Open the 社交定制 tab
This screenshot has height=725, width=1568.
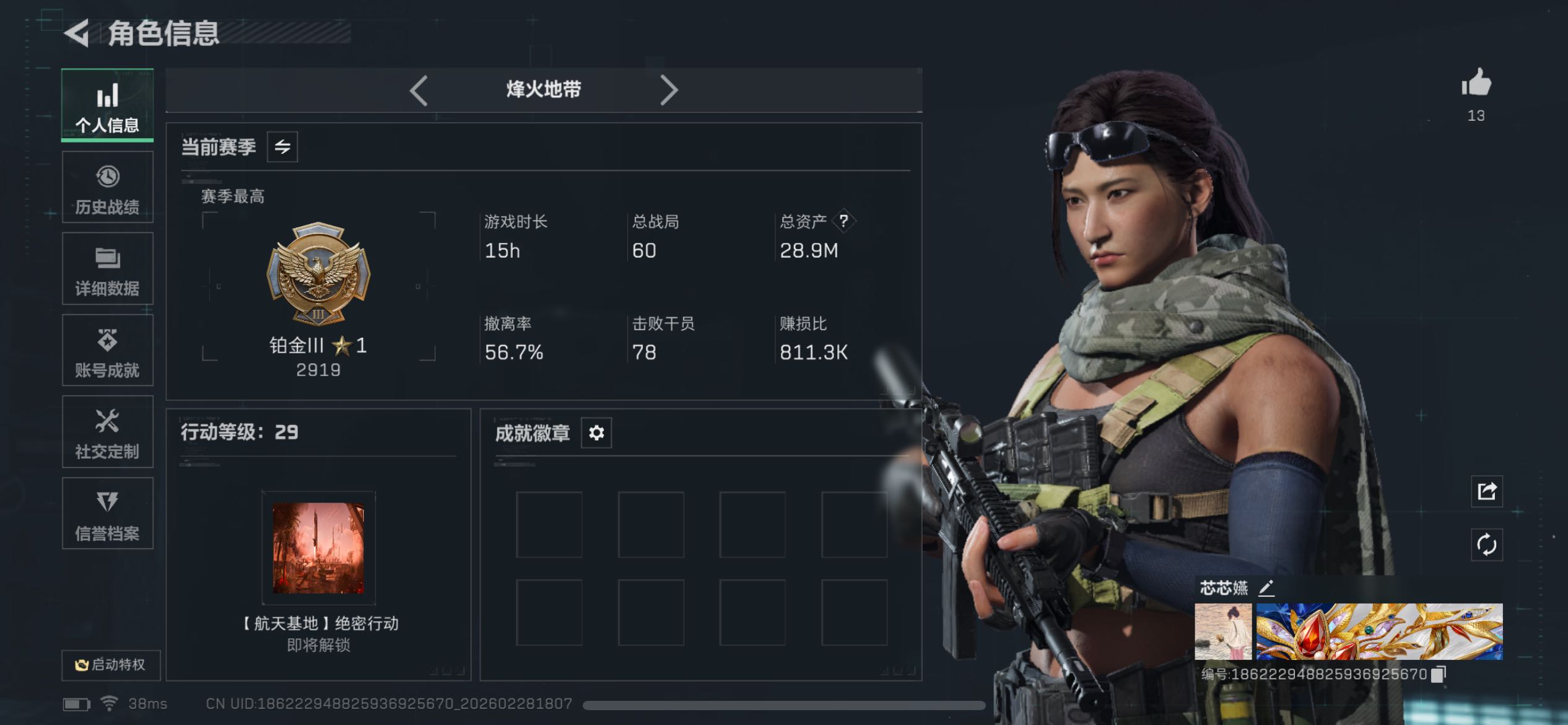(107, 432)
